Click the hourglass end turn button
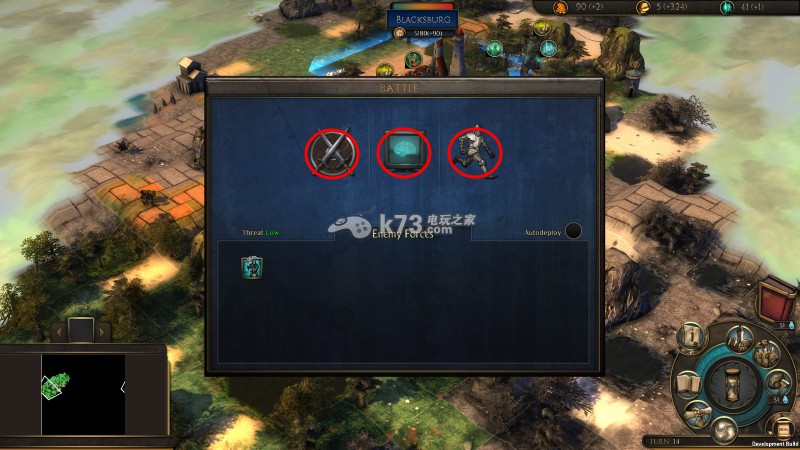 point(734,383)
